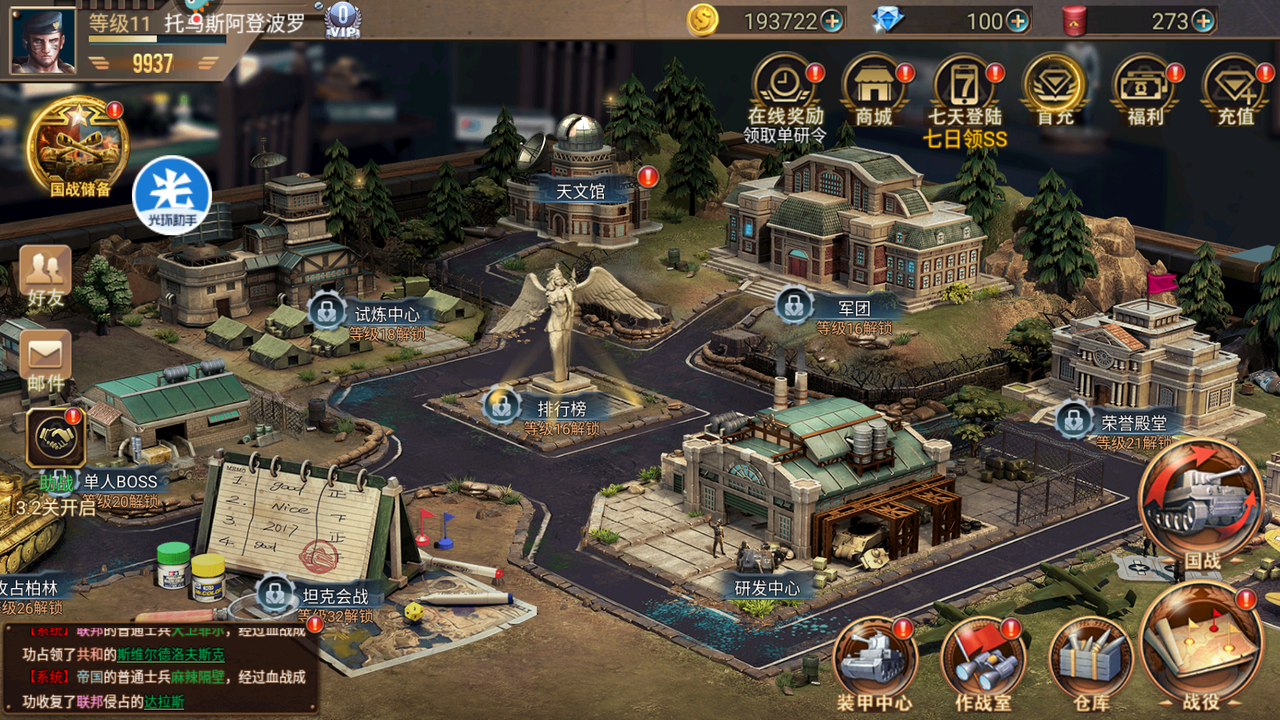Open the 助战 handshake assist icon
Screen dimensions: 1280x720
(x=56, y=440)
